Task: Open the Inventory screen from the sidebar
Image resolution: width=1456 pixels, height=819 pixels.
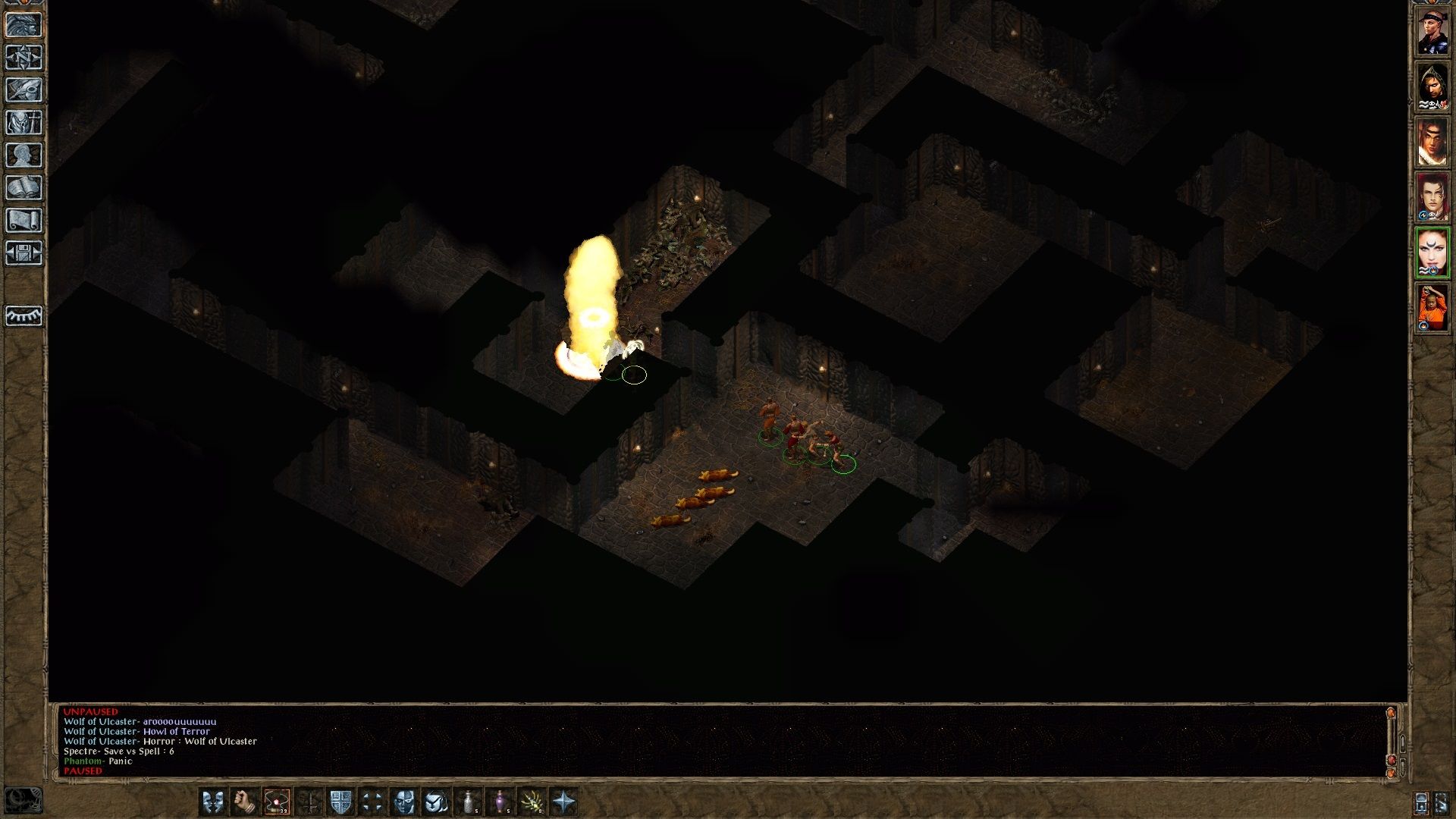Action: click(25, 121)
